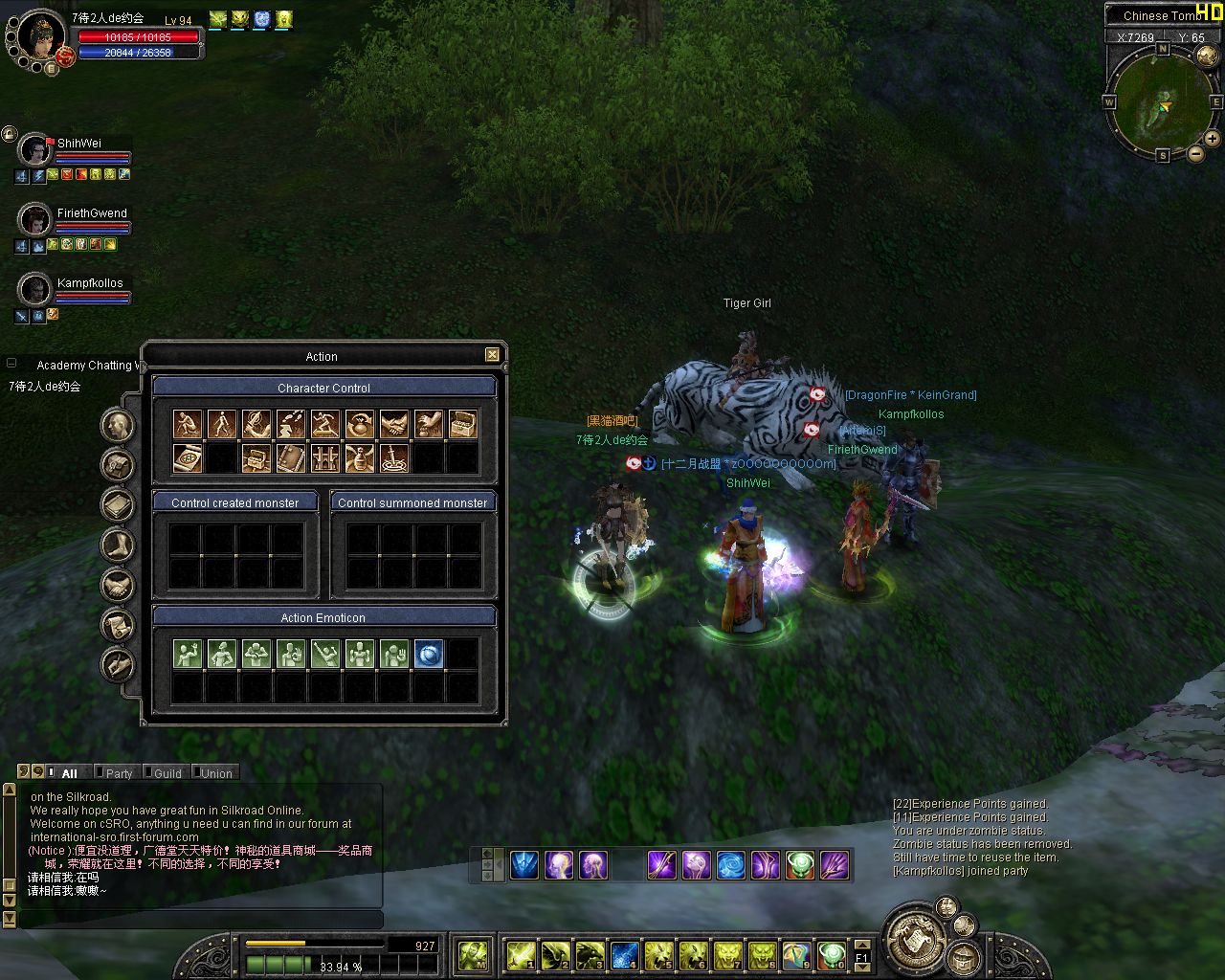The width and height of the screenshot is (1225, 980).
Task: Open the foot-shaped side menu button
Action: click(x=118, y=546)
